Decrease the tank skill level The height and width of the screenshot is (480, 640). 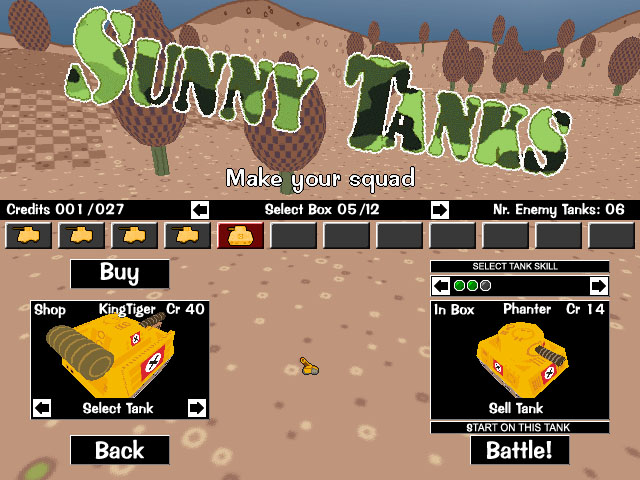[440, 286]
